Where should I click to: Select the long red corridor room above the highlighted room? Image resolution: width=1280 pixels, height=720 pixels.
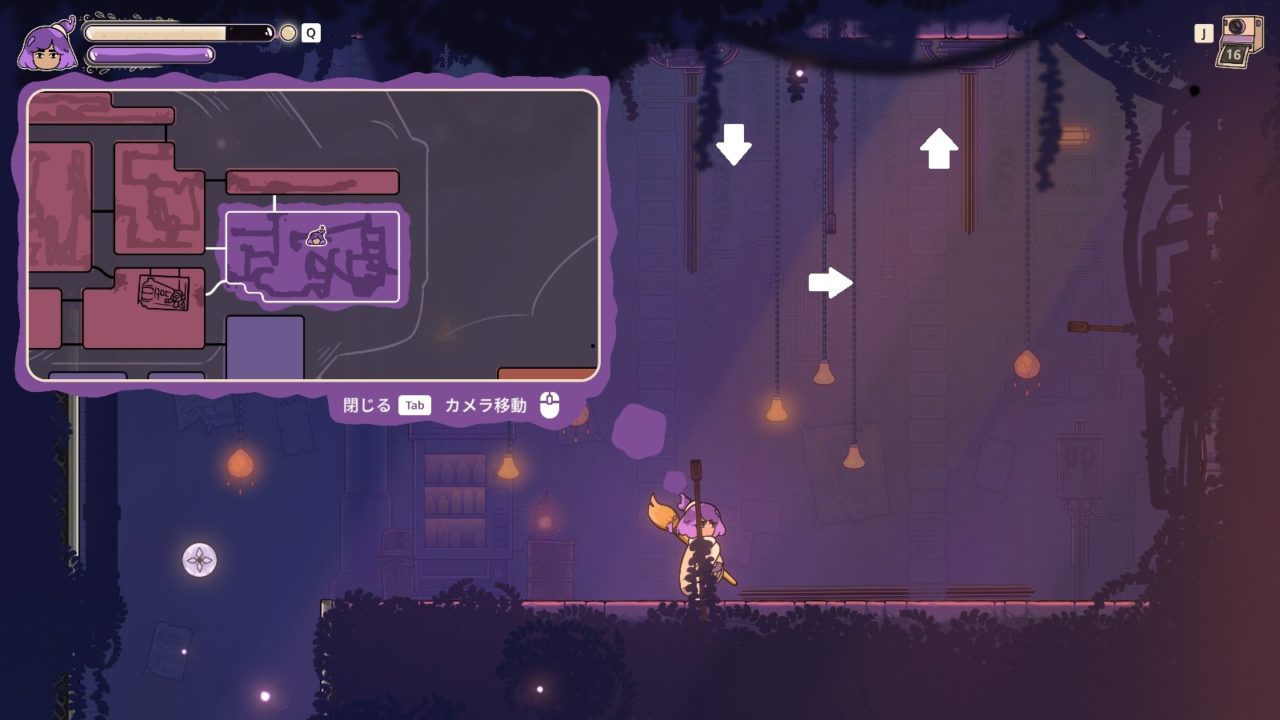click(312, 182)
